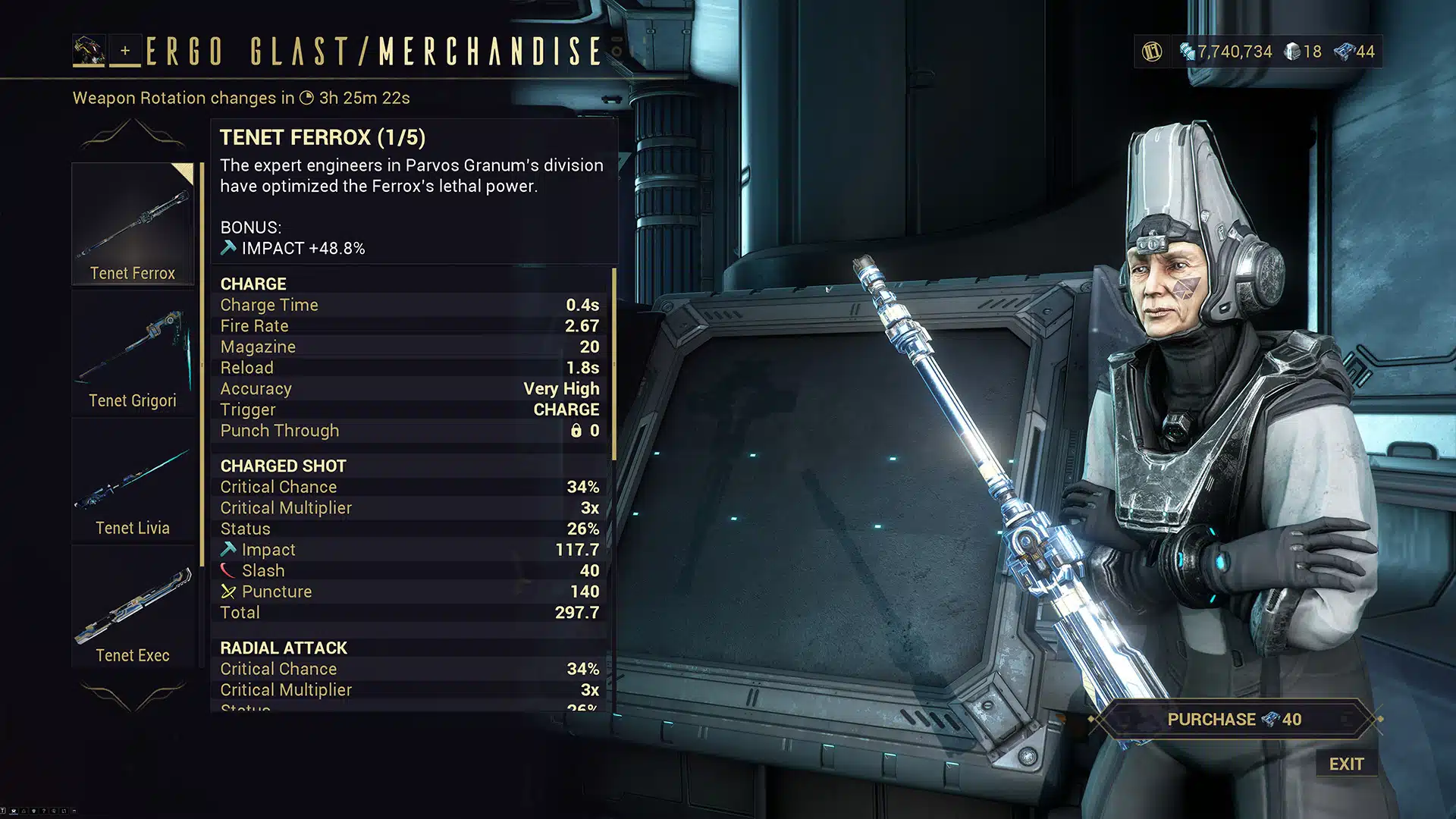The height and width of the screenshot is (819, 1456).
Task: Click the Impact icon in the Charged Shot stats
Action: point(228,549)
